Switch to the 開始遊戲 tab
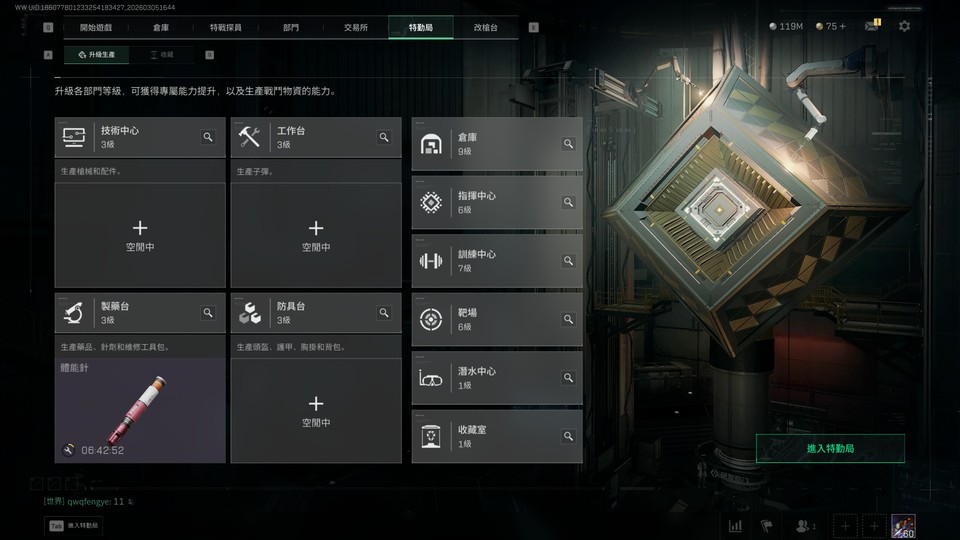The image size is (960, 540). [x=96, y=28]
